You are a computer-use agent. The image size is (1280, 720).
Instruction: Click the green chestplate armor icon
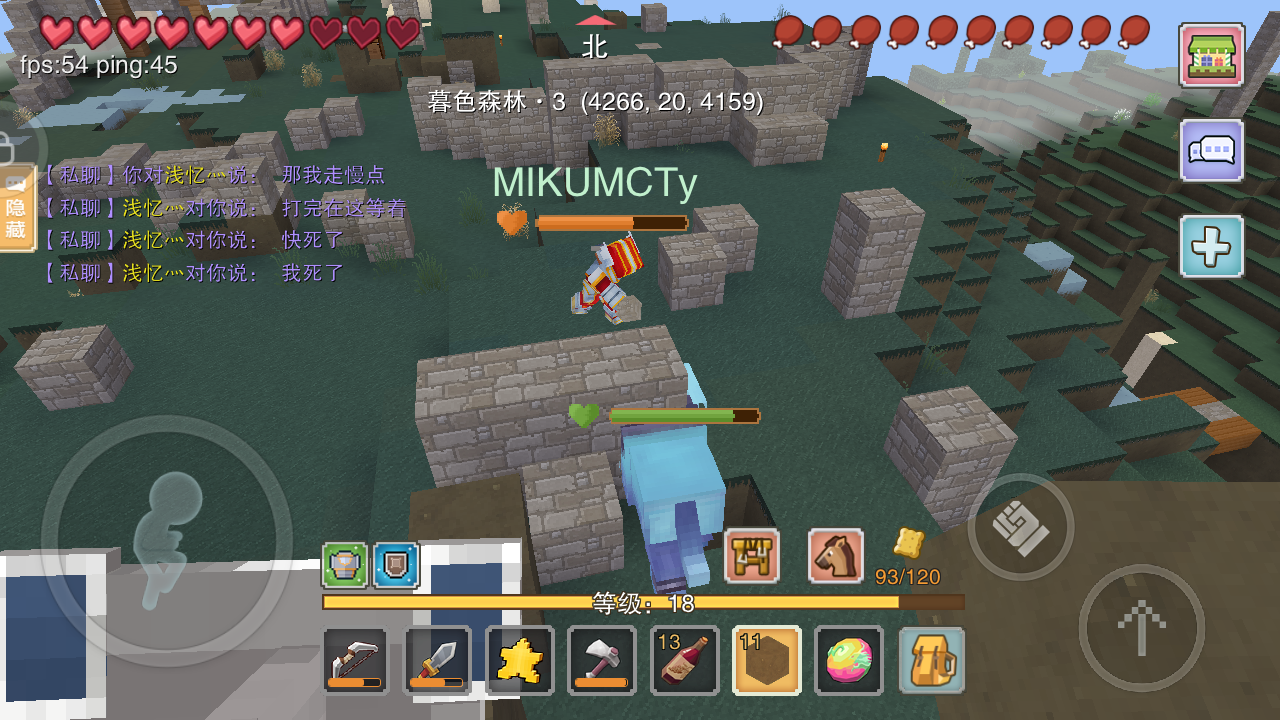(x=344, y=565)
